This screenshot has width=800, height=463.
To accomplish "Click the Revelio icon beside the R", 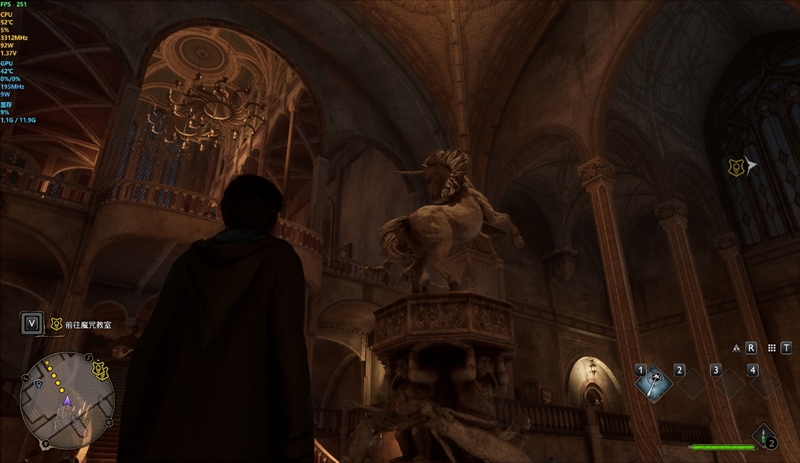I will click(737, 347).
